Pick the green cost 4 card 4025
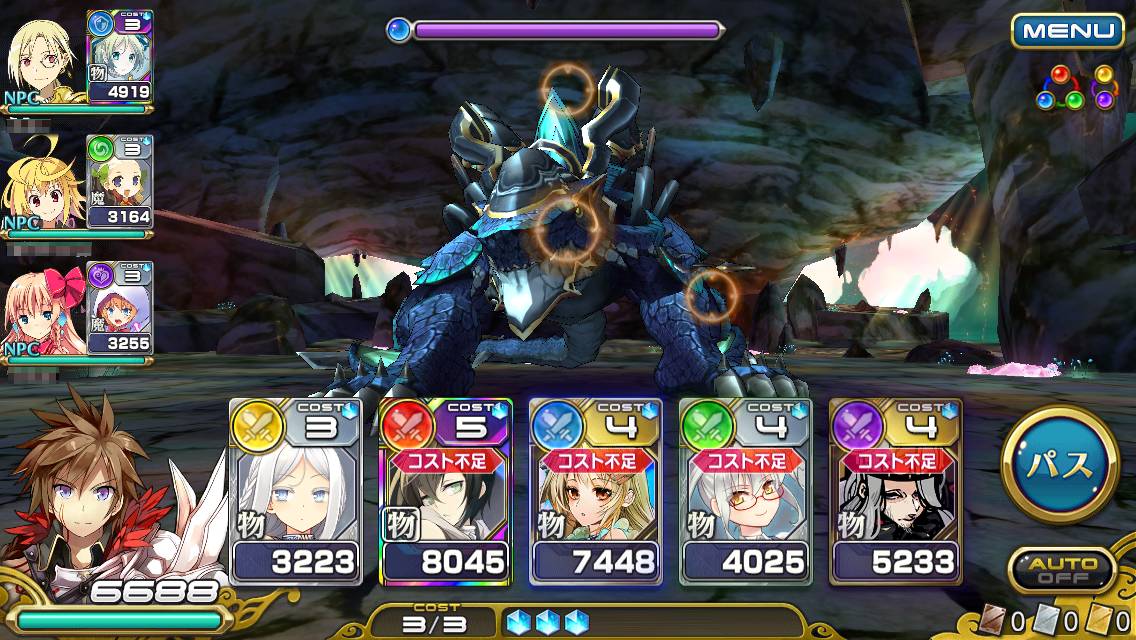1136x640 pixels. [746, 492]
